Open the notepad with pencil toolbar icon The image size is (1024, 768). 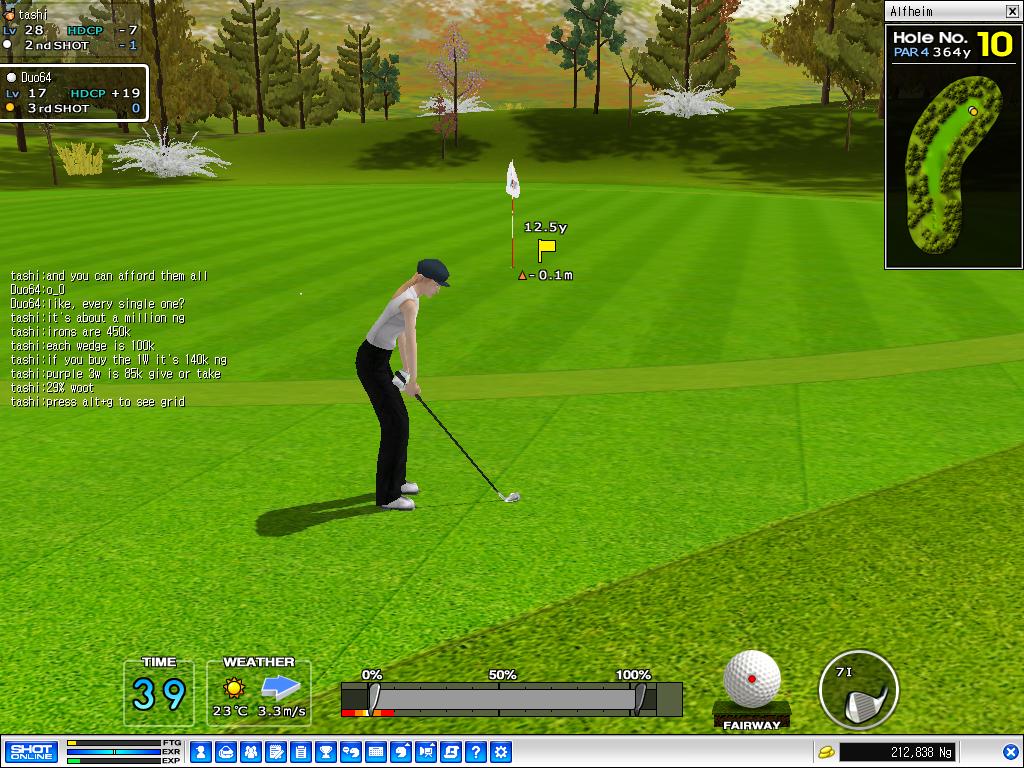click(x=276, y=752)
